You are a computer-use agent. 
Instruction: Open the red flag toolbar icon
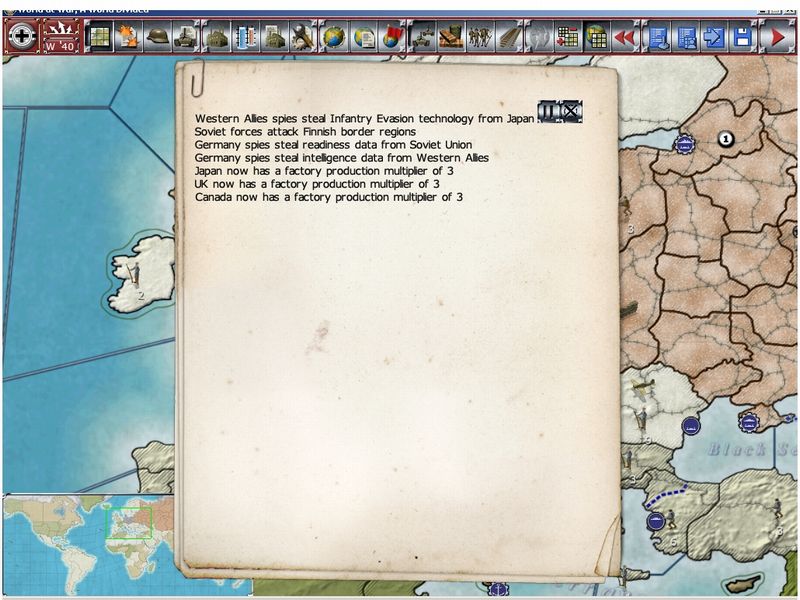391,38
